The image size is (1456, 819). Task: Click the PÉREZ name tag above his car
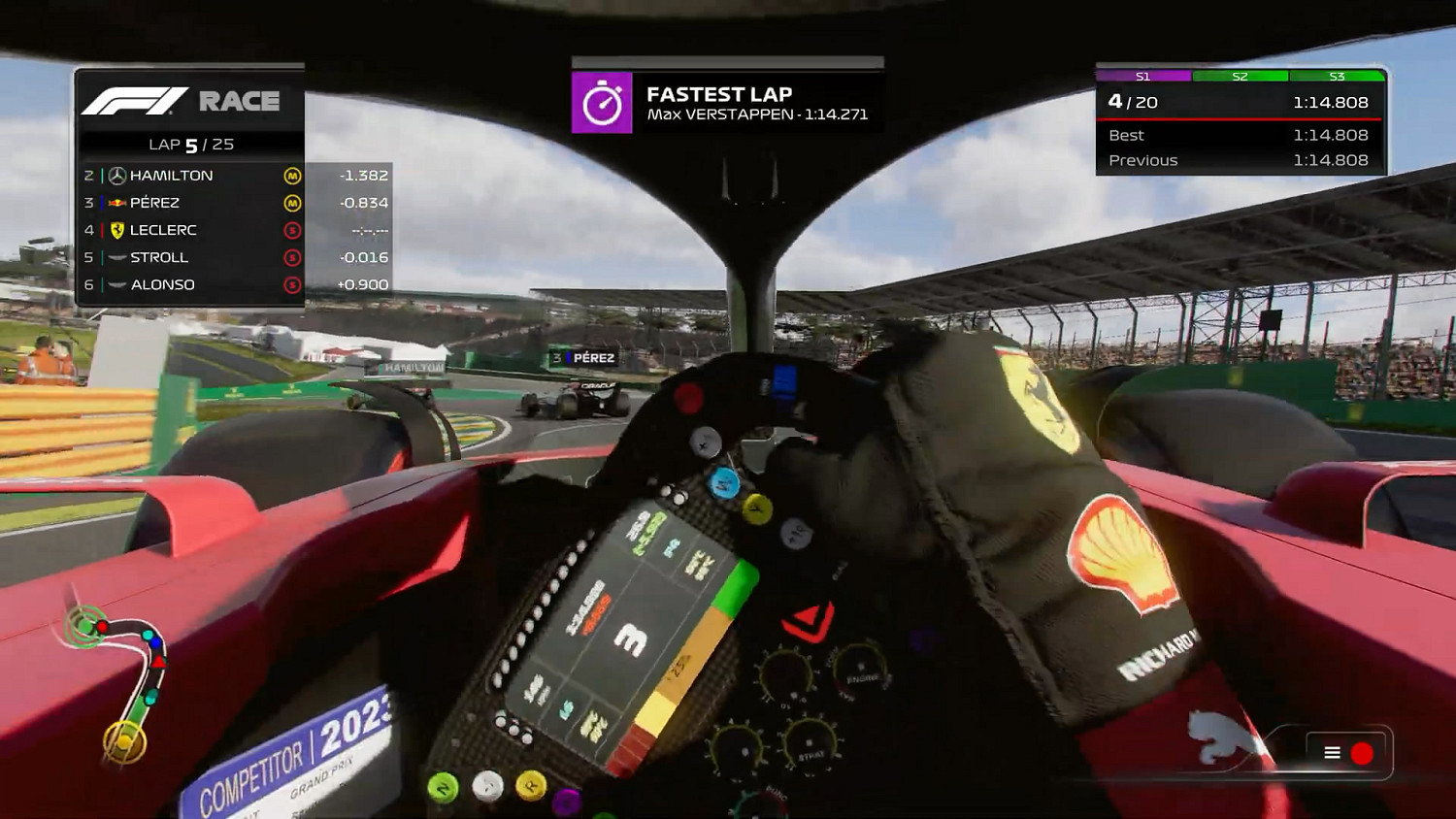(x=584, y=357)
